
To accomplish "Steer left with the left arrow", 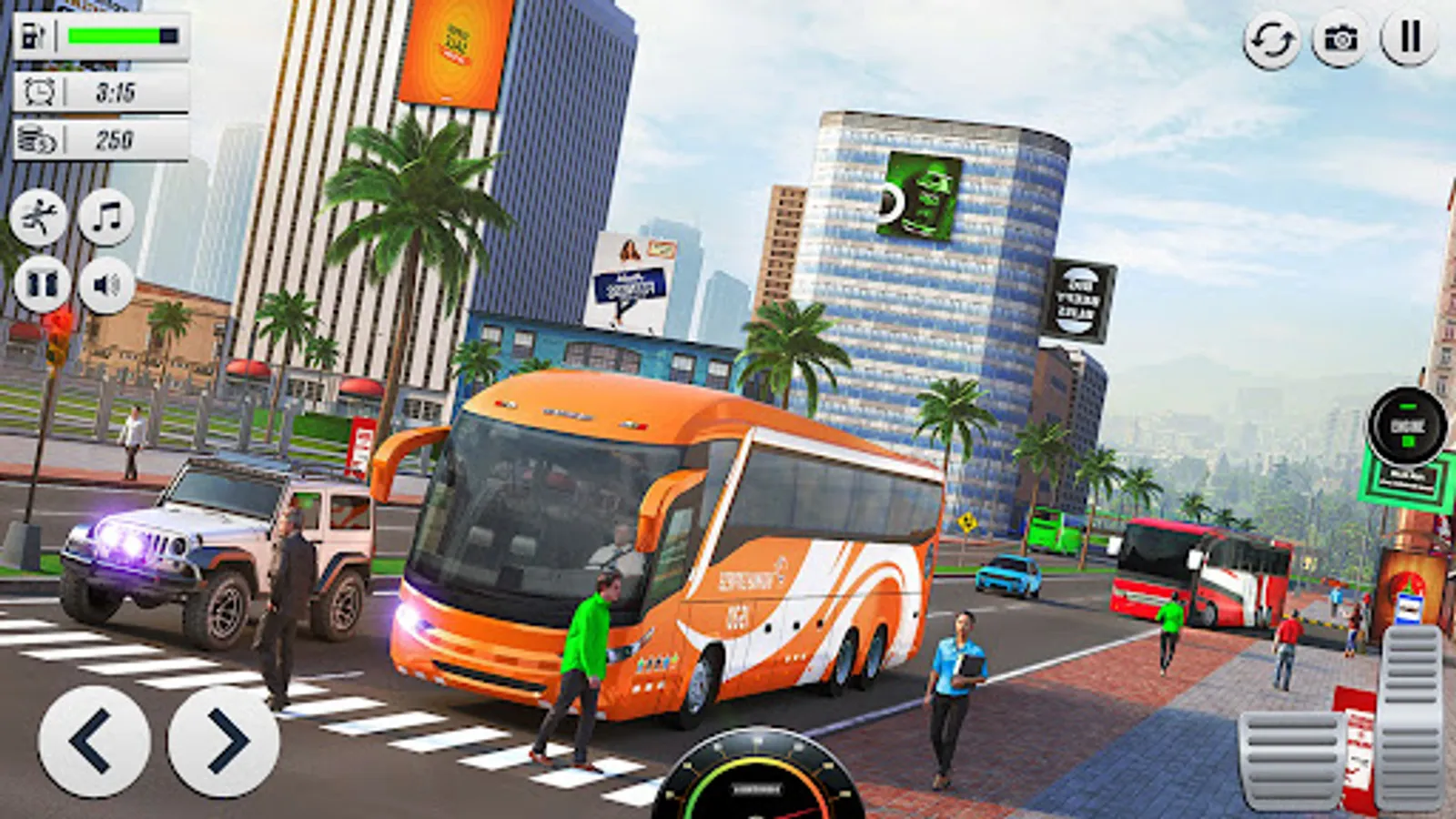I will click(95, 743).
